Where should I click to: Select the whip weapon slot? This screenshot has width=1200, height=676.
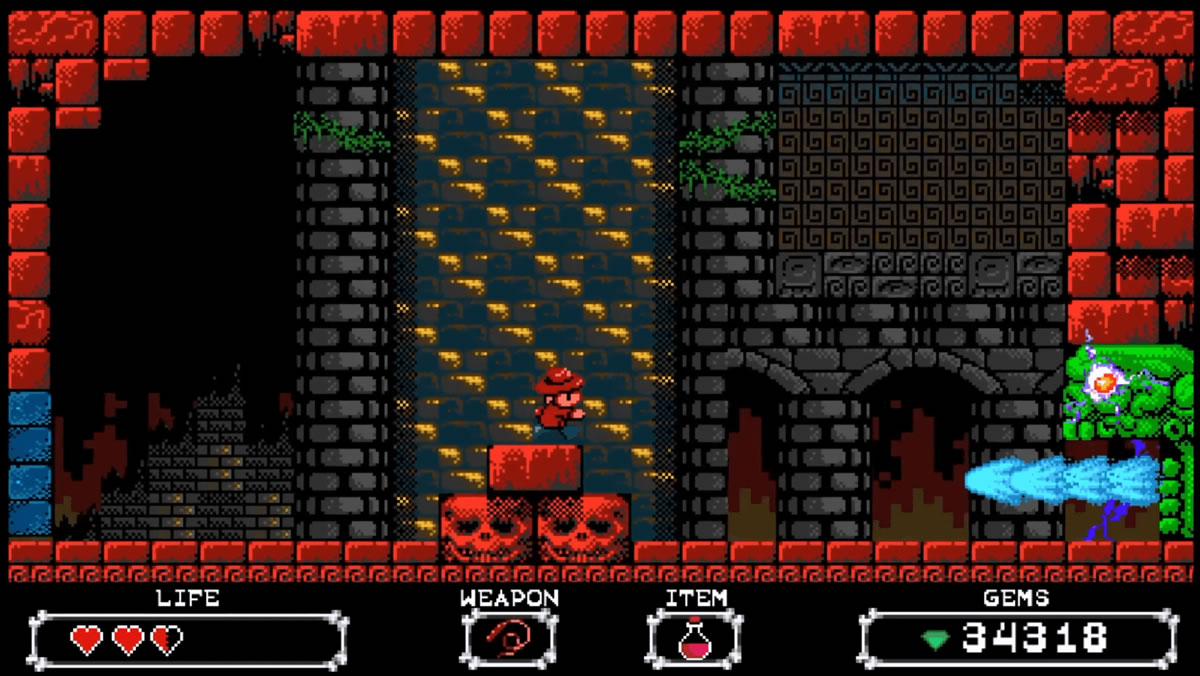(x=509, y=638)
